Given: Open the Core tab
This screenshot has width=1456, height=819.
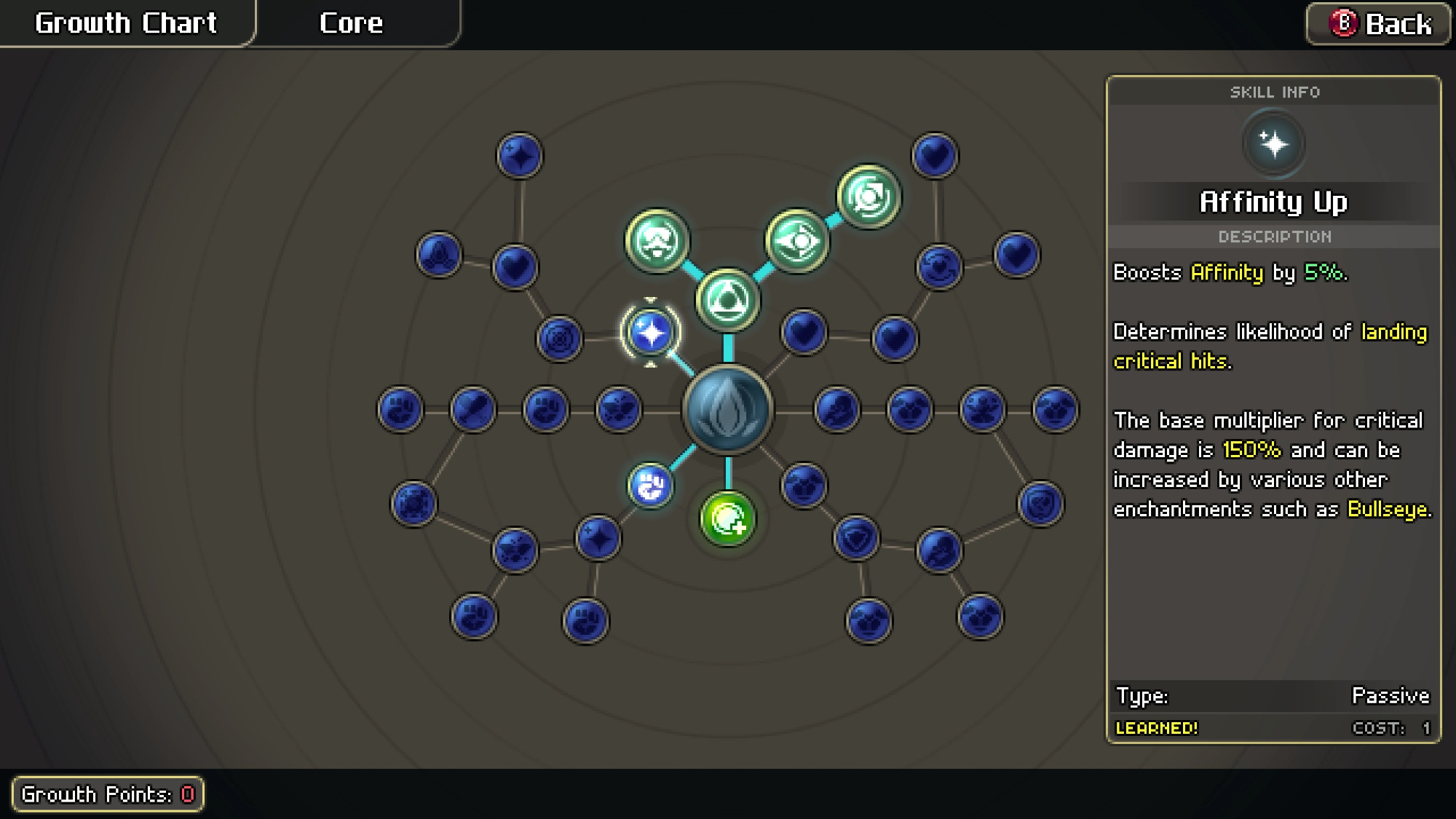Looking at the screenshot, I should (x=352, y=23).
